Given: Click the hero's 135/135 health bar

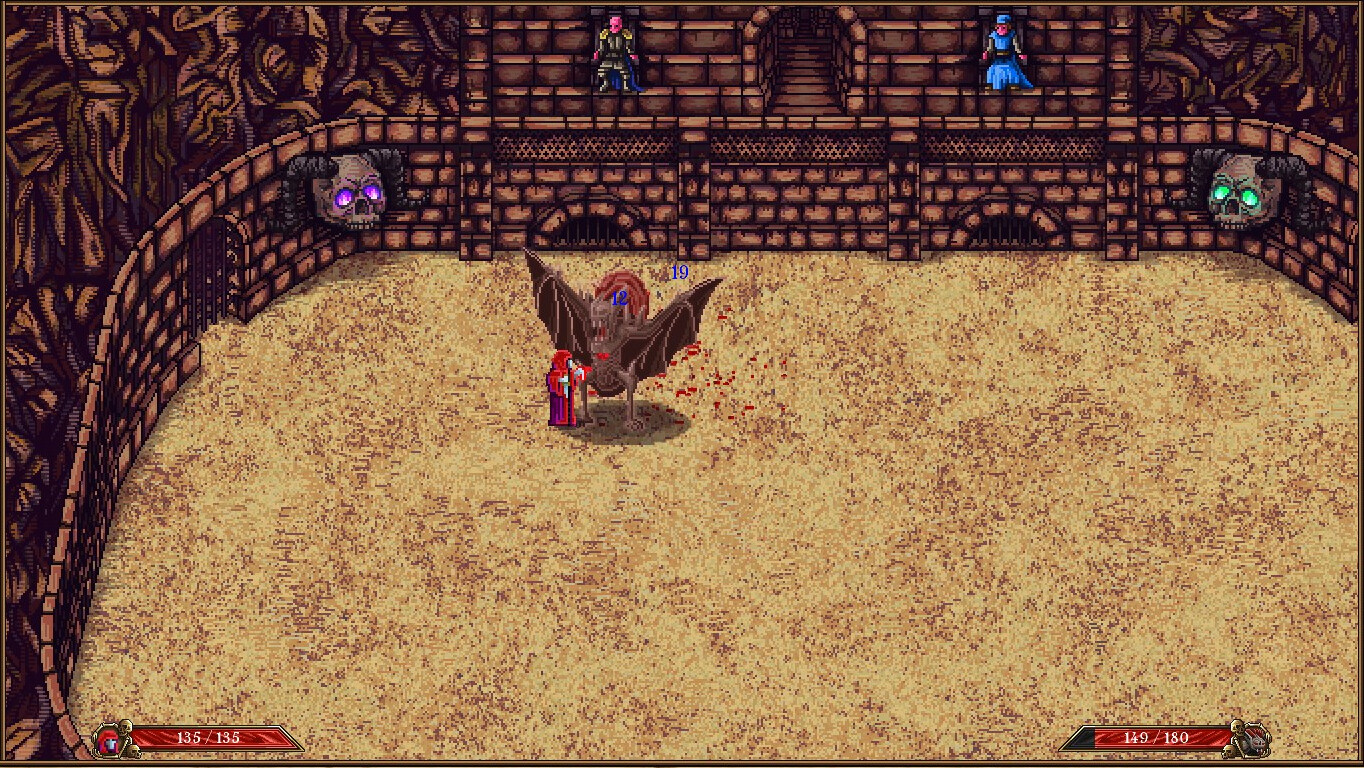Looking at the screenshot, I should 212,738.
